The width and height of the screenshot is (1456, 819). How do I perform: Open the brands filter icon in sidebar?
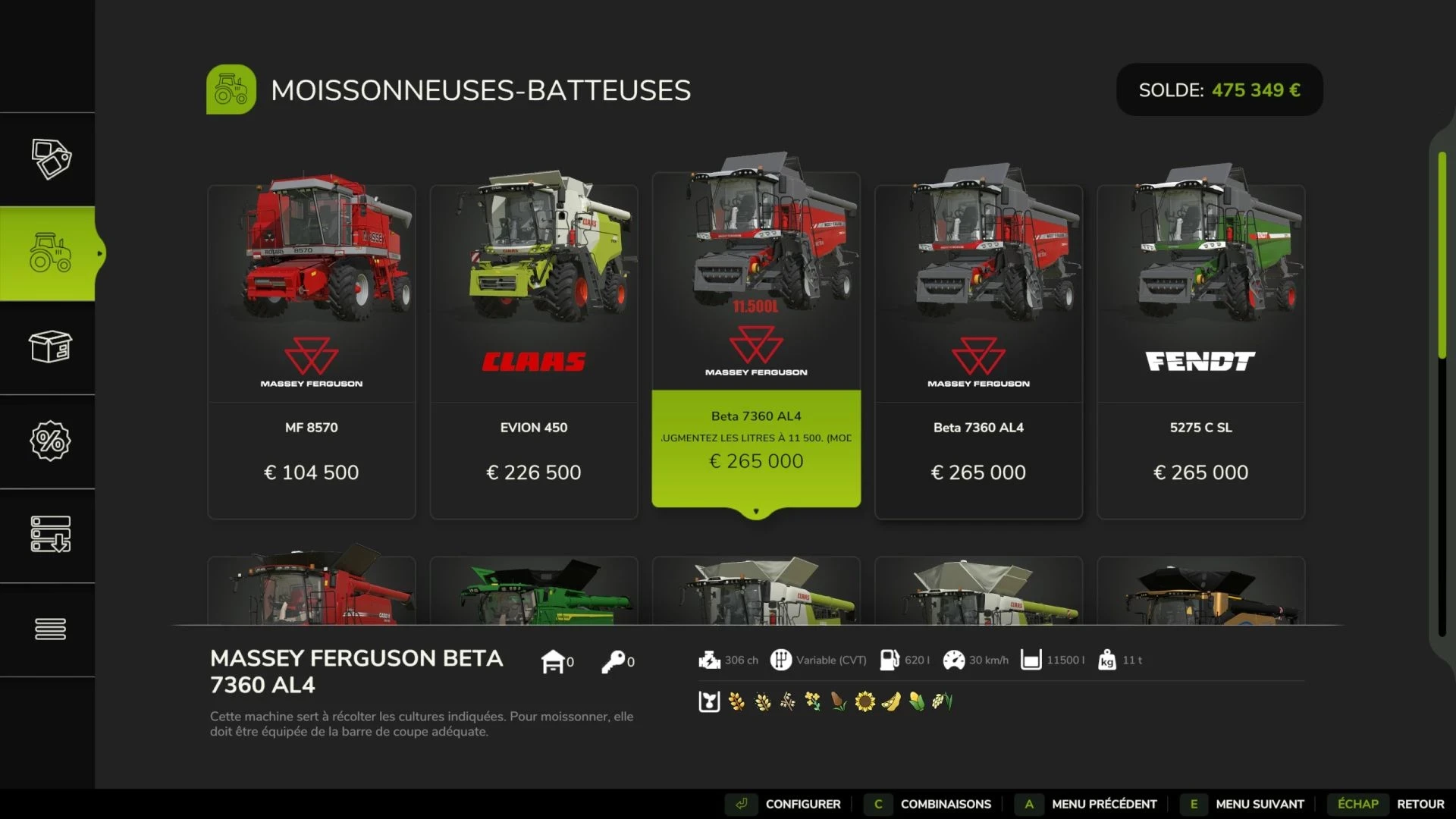coord(50,158)
